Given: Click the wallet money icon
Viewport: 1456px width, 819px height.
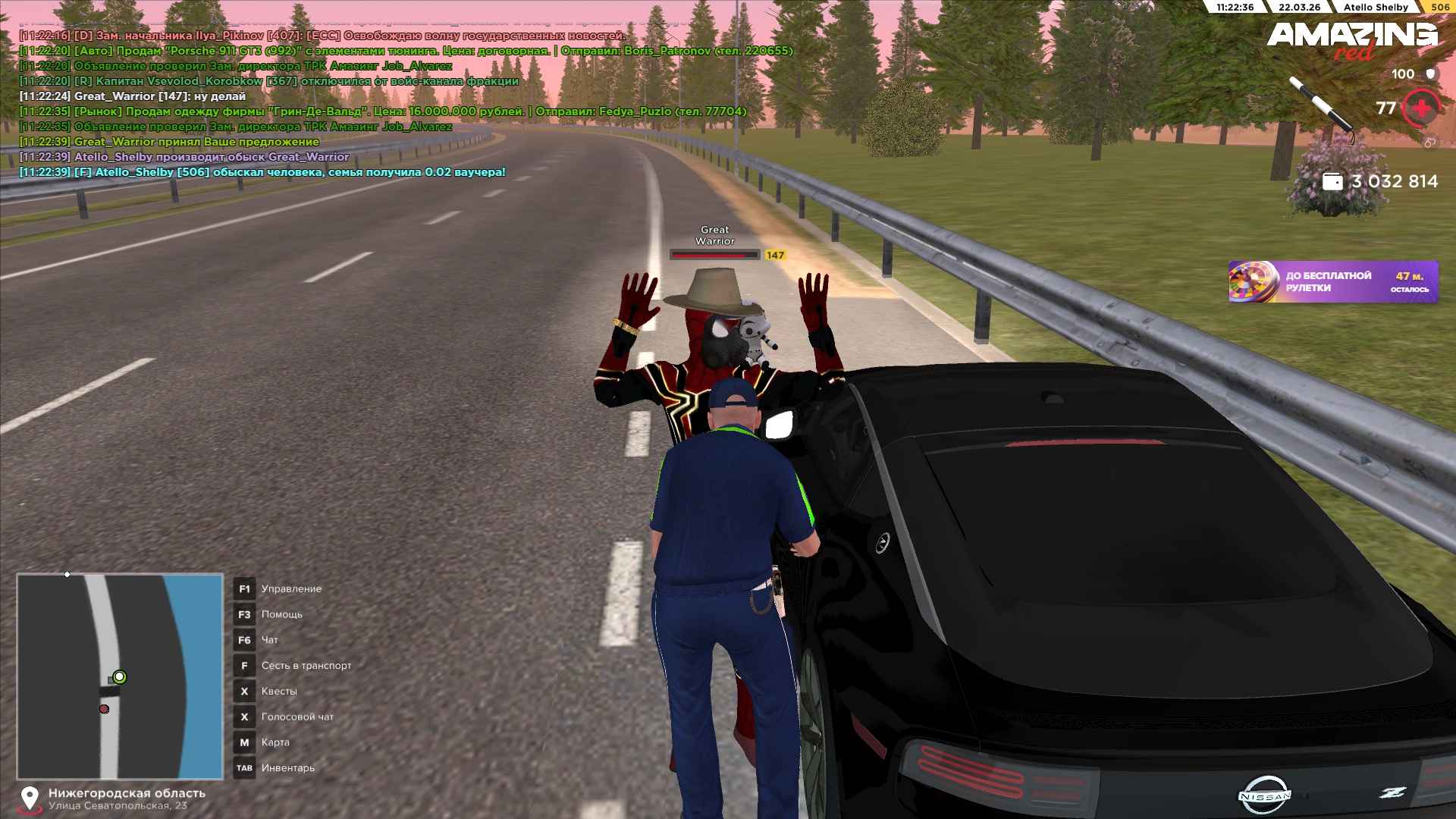Looking at the screenshot, I should (x=1332, y=182).
